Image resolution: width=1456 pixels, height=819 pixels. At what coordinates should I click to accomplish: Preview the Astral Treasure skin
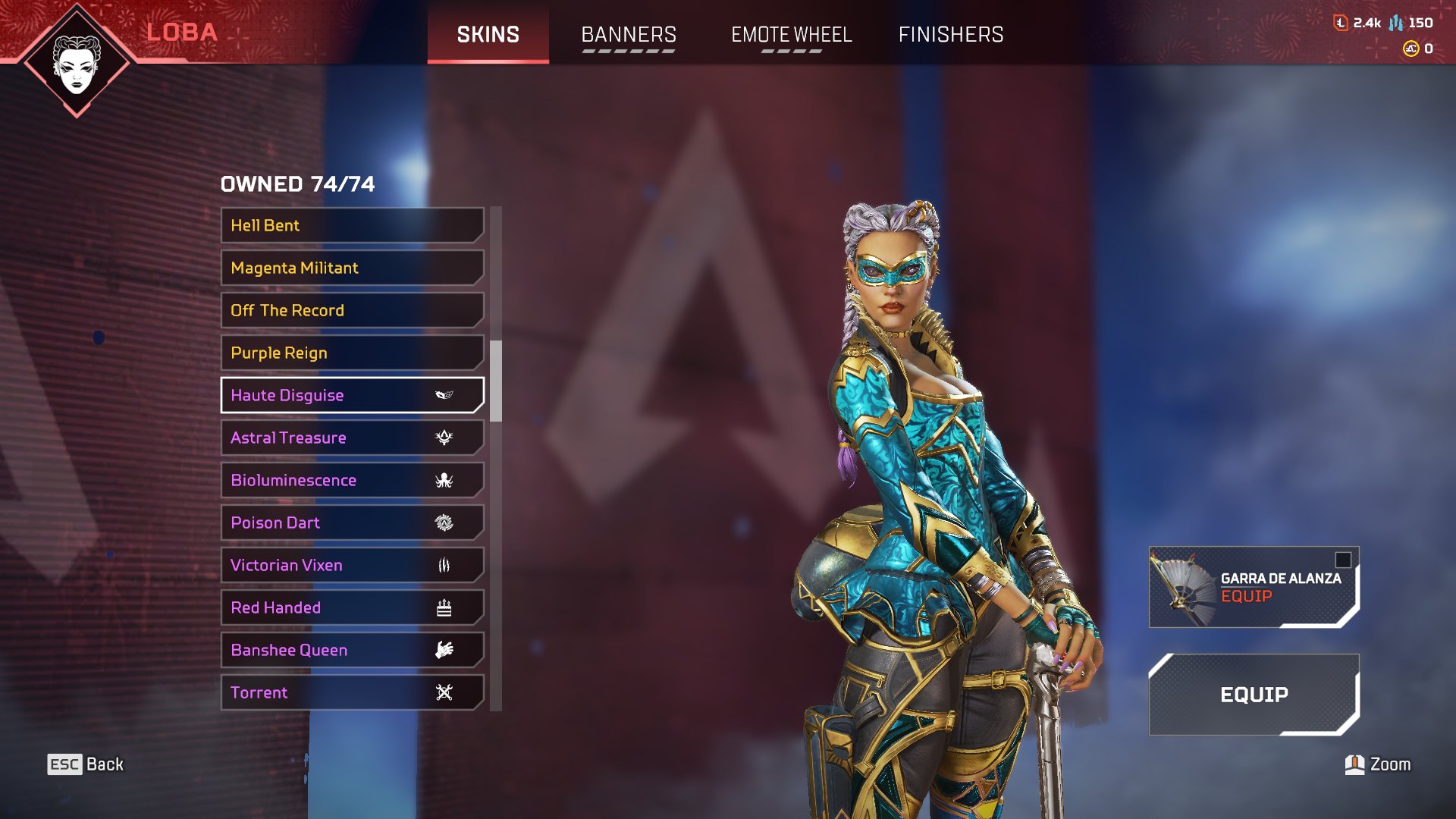tap(352, 438)
